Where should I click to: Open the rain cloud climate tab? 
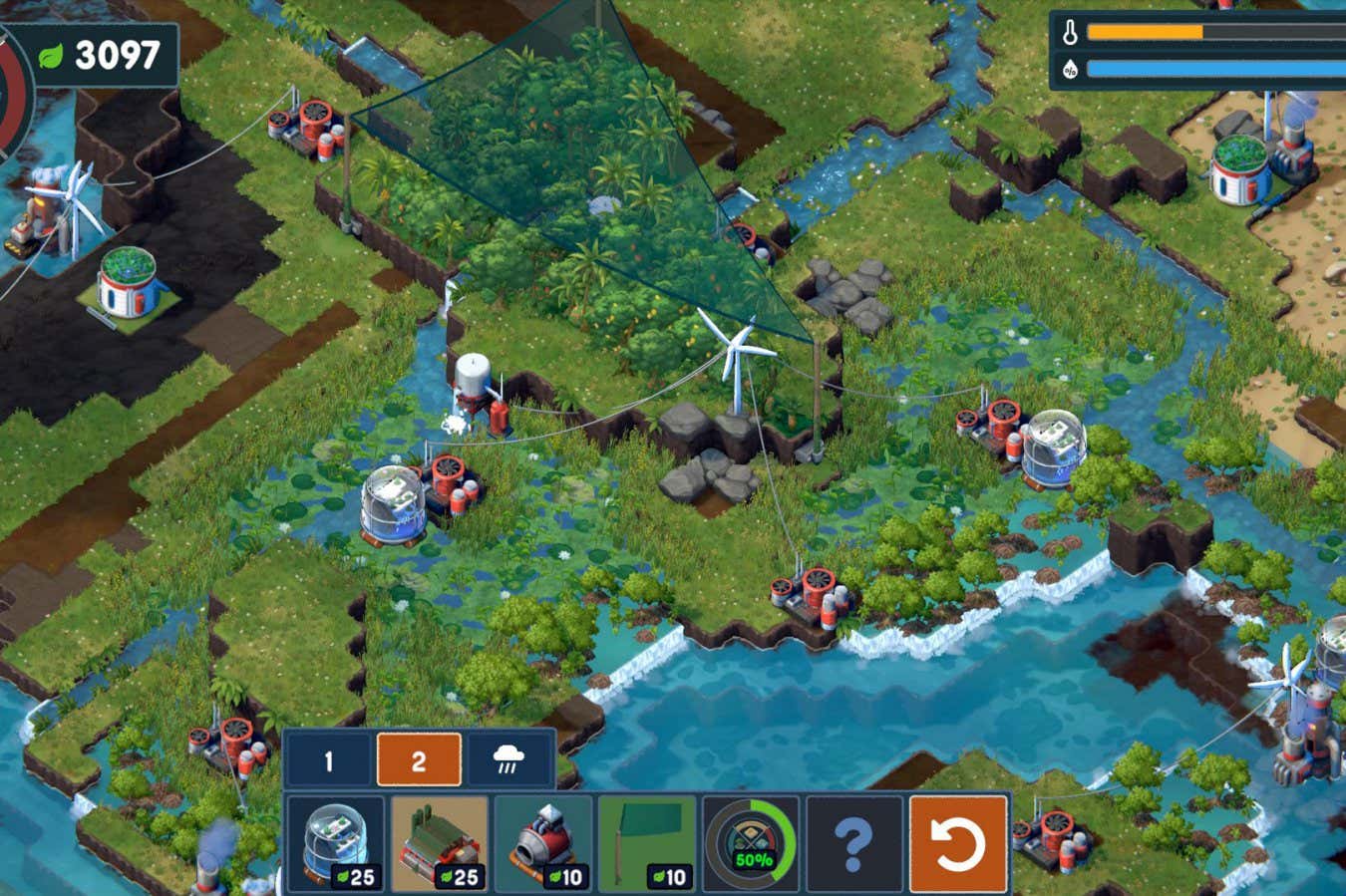(x=509, y=761)
